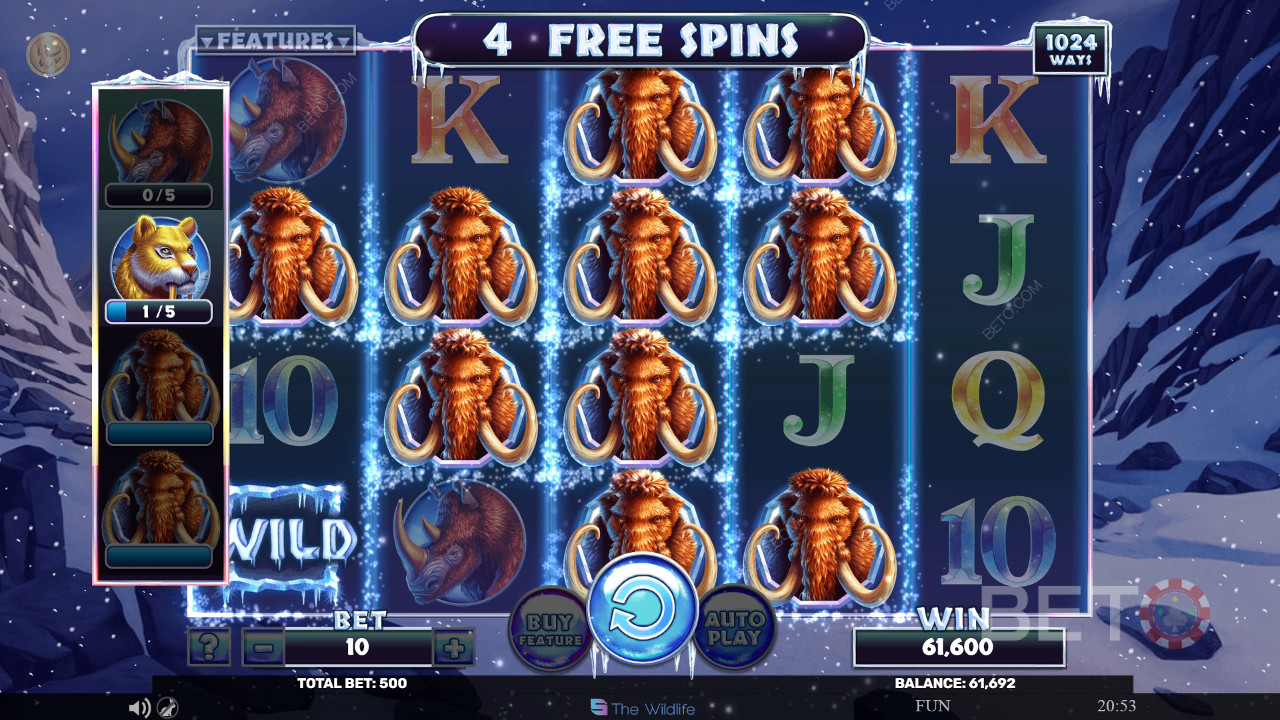
Task: Click the 1024 Ways badge
Action: point(1071,50)
